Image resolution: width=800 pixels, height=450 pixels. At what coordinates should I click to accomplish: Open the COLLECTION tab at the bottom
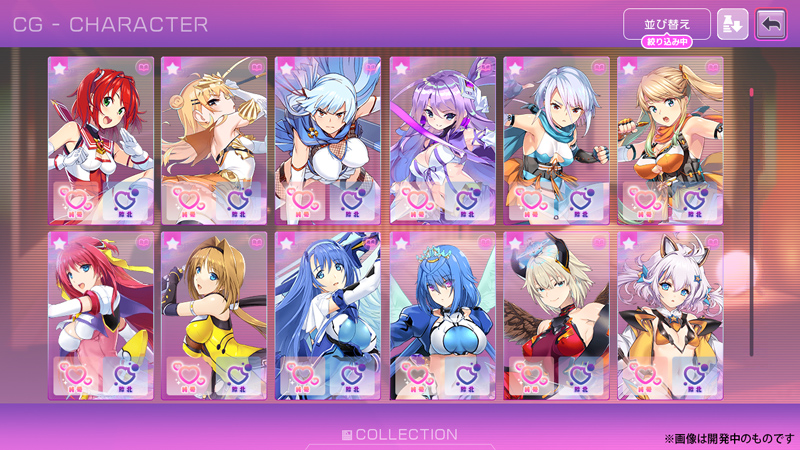coord(399,435)
